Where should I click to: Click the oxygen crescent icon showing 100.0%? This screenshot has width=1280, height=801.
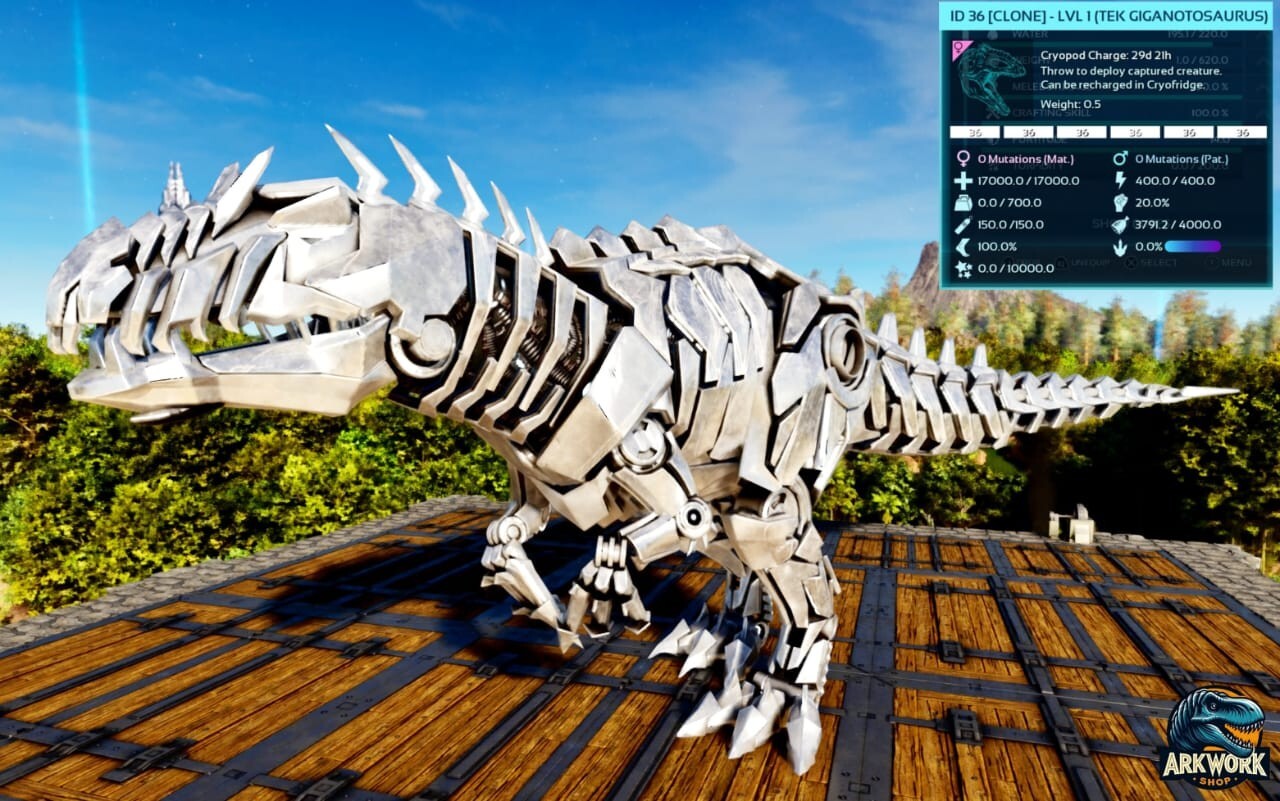pyautogui.click(x=962, y=246)
